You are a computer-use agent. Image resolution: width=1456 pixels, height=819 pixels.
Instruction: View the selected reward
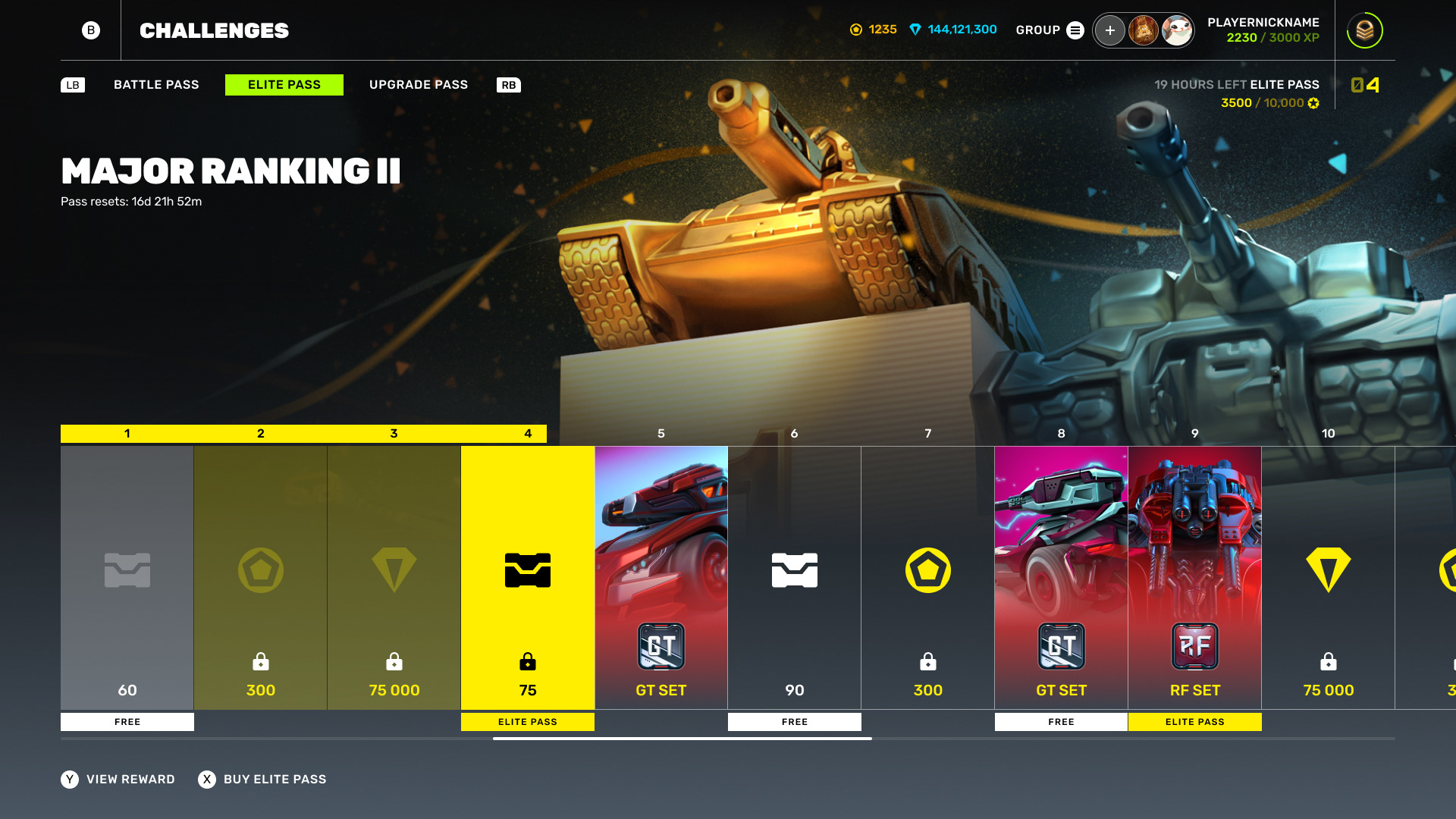click(x=118, y=780)
